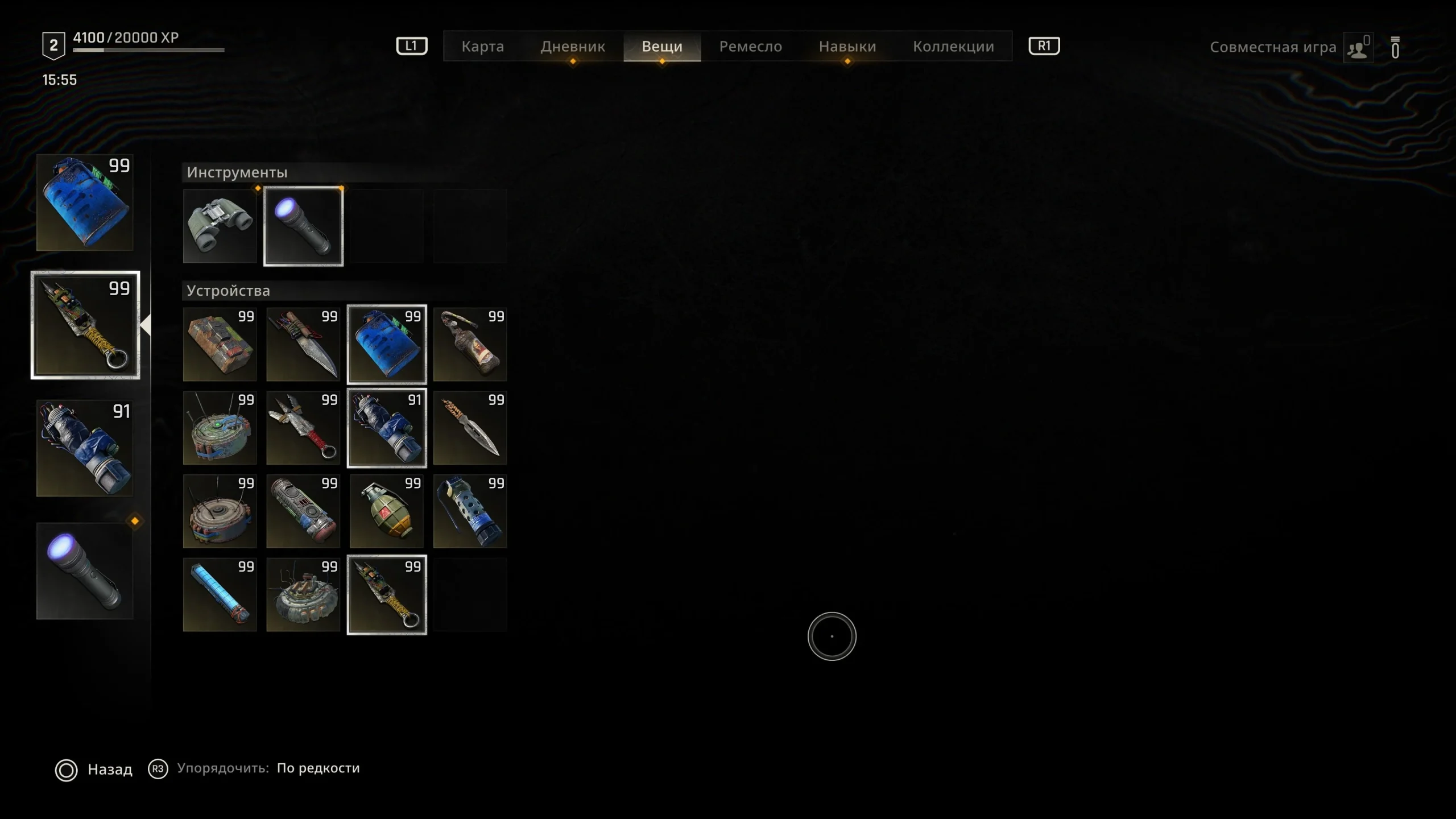The width and height of the screenshot is (1456, 819).
Task: Choose the red-handled throwing knife slot
Action: (303, 428)
